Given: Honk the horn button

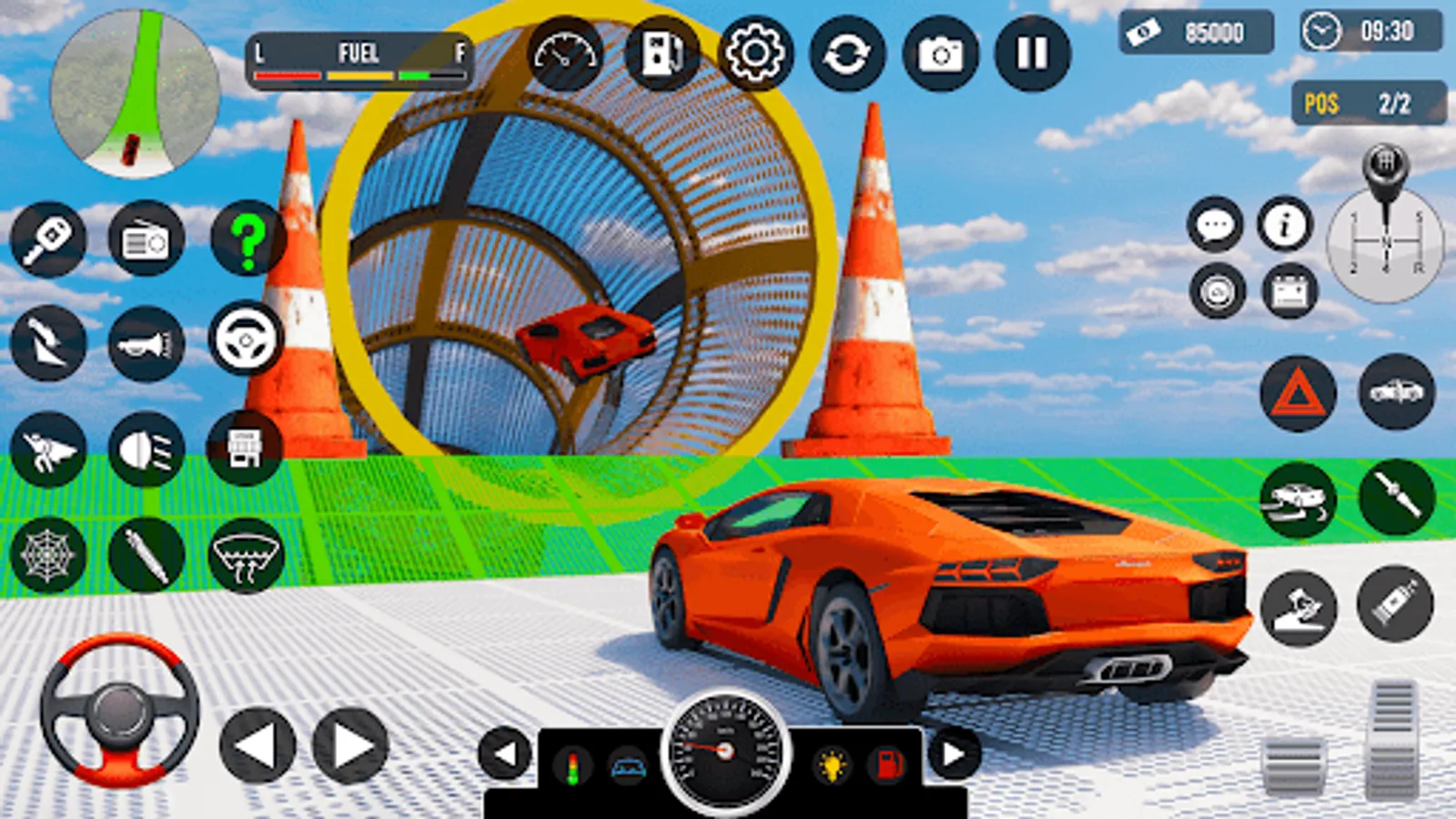Looking at the screenshot, I should point(146,344).
